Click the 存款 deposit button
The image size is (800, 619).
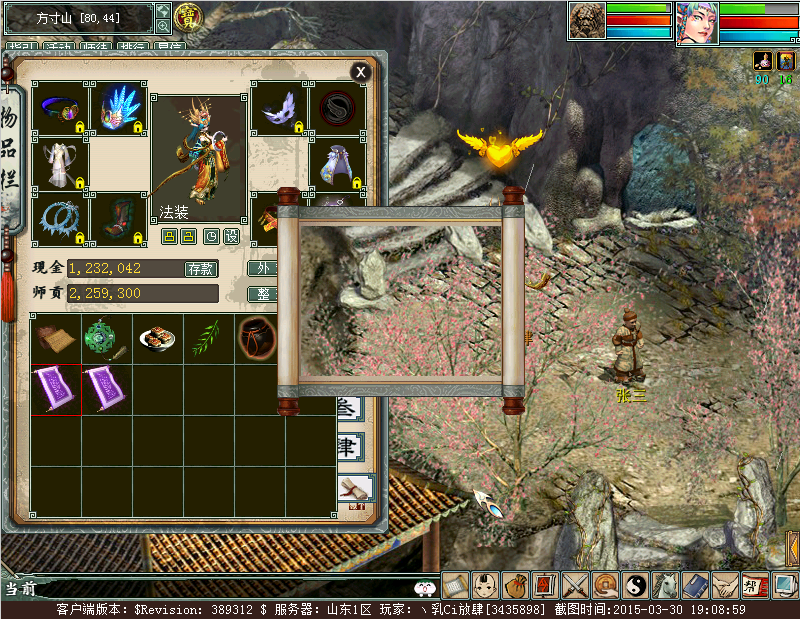pos(201,269)
